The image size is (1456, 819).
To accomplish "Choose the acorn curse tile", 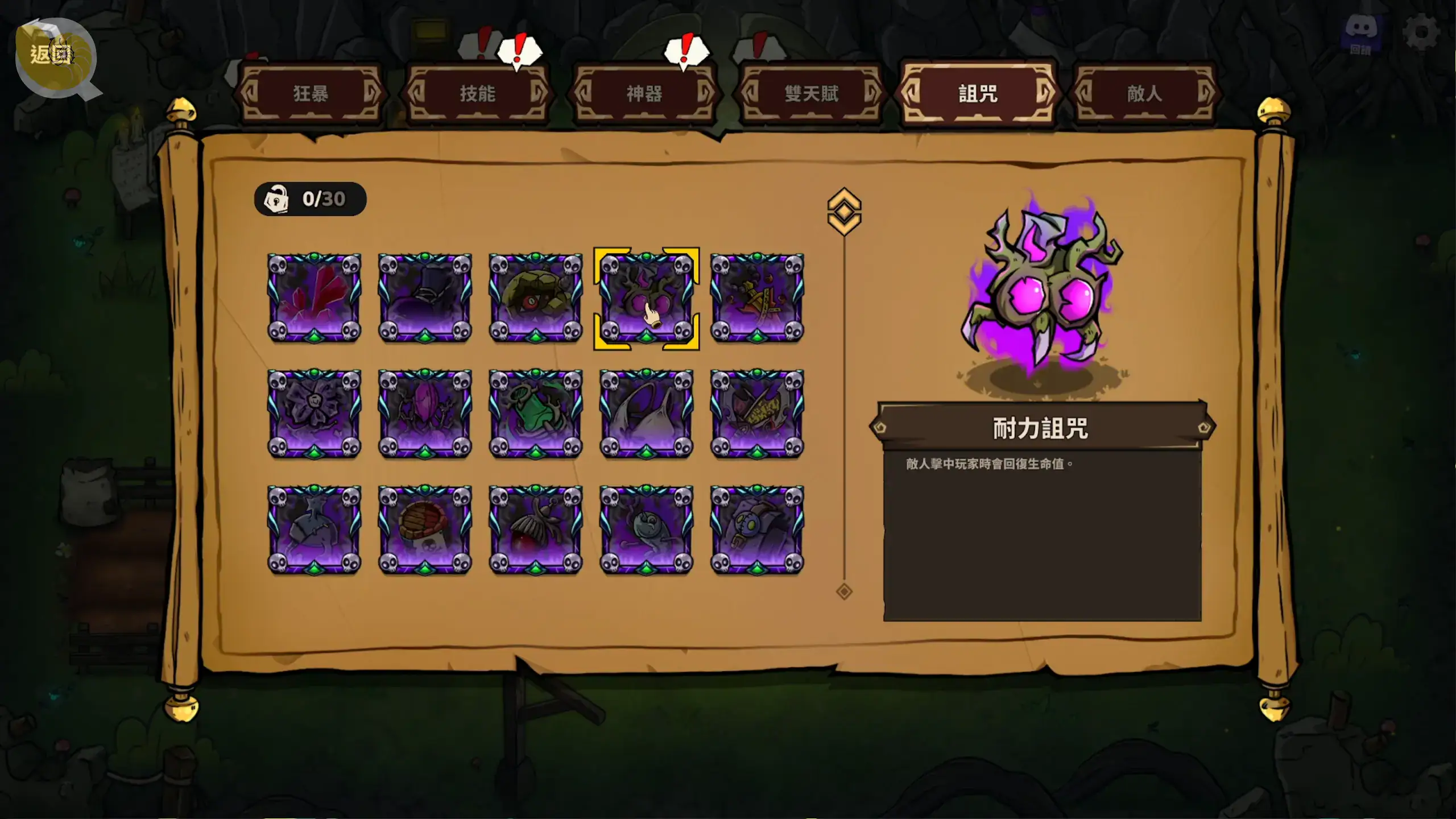I will [x=536, y=530].
